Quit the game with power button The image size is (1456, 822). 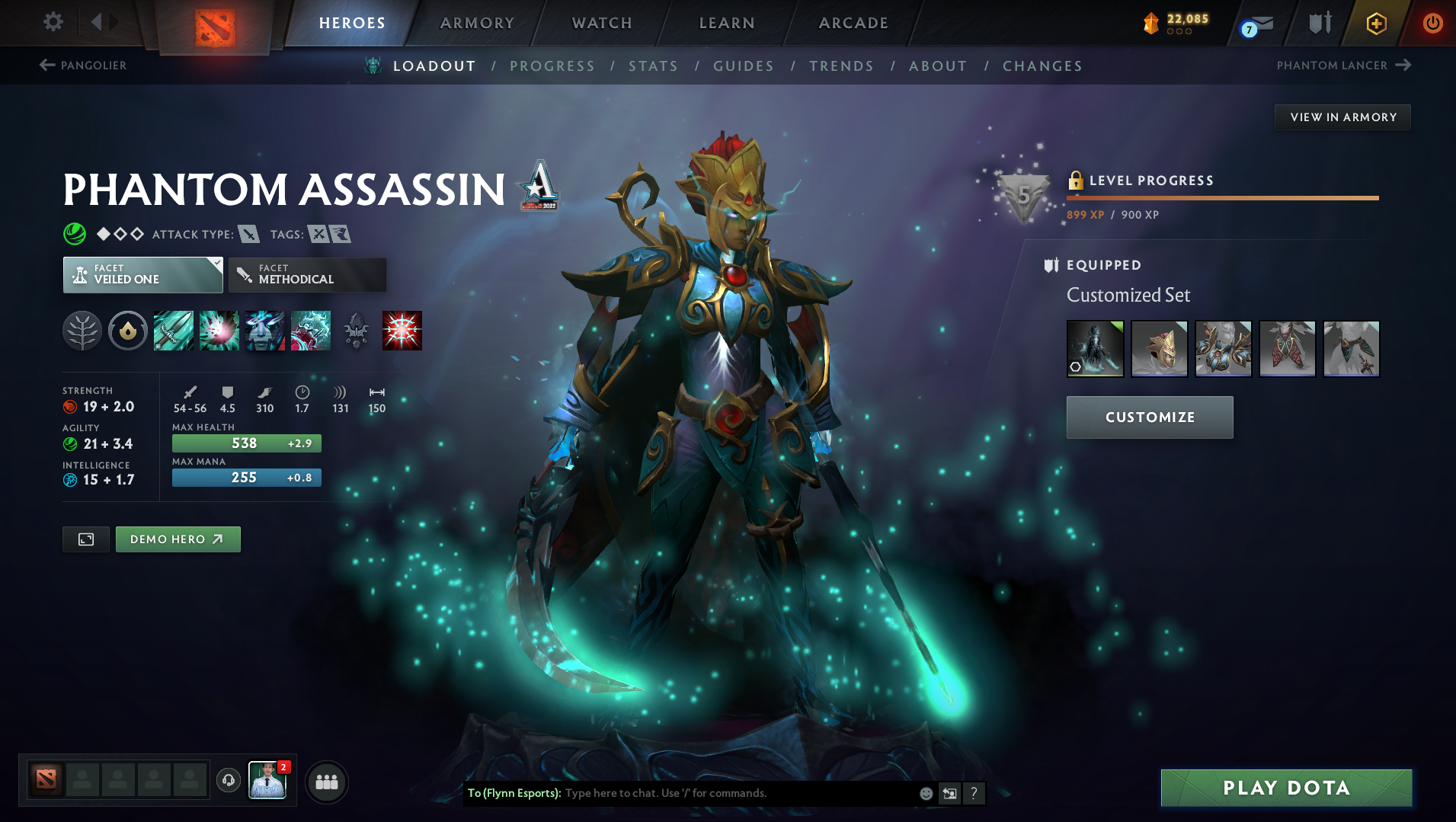pyautogui.click(x=1432, y=23)
